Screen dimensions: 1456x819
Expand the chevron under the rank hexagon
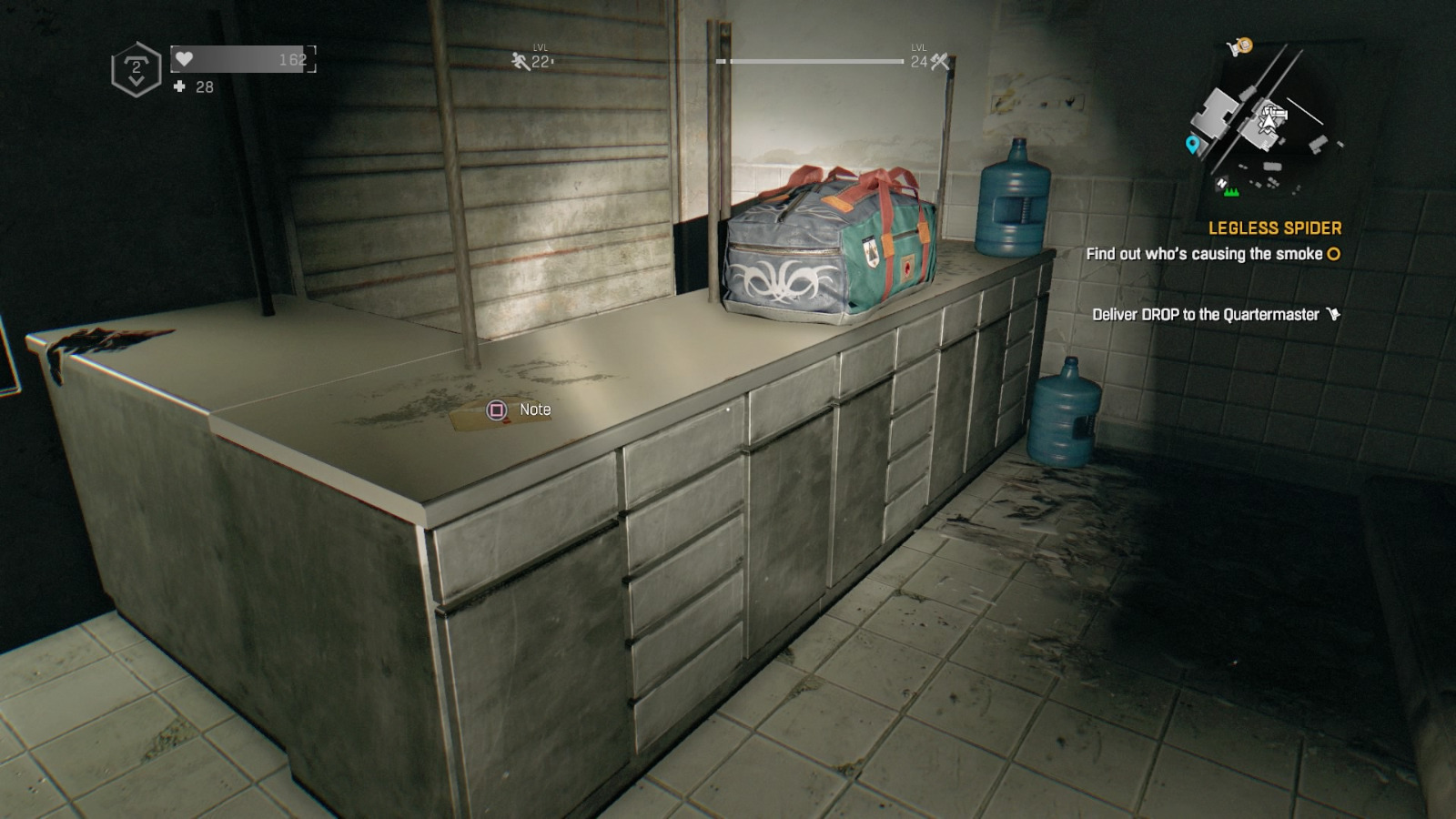click(136, 80)
